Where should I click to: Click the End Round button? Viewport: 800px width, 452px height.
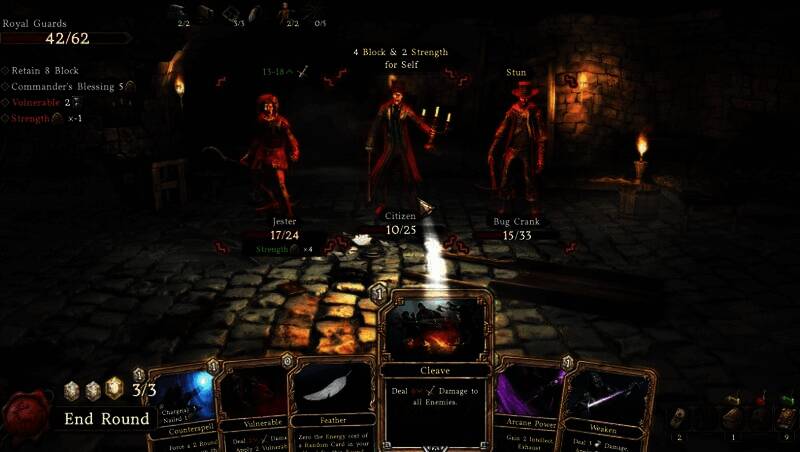107,419
